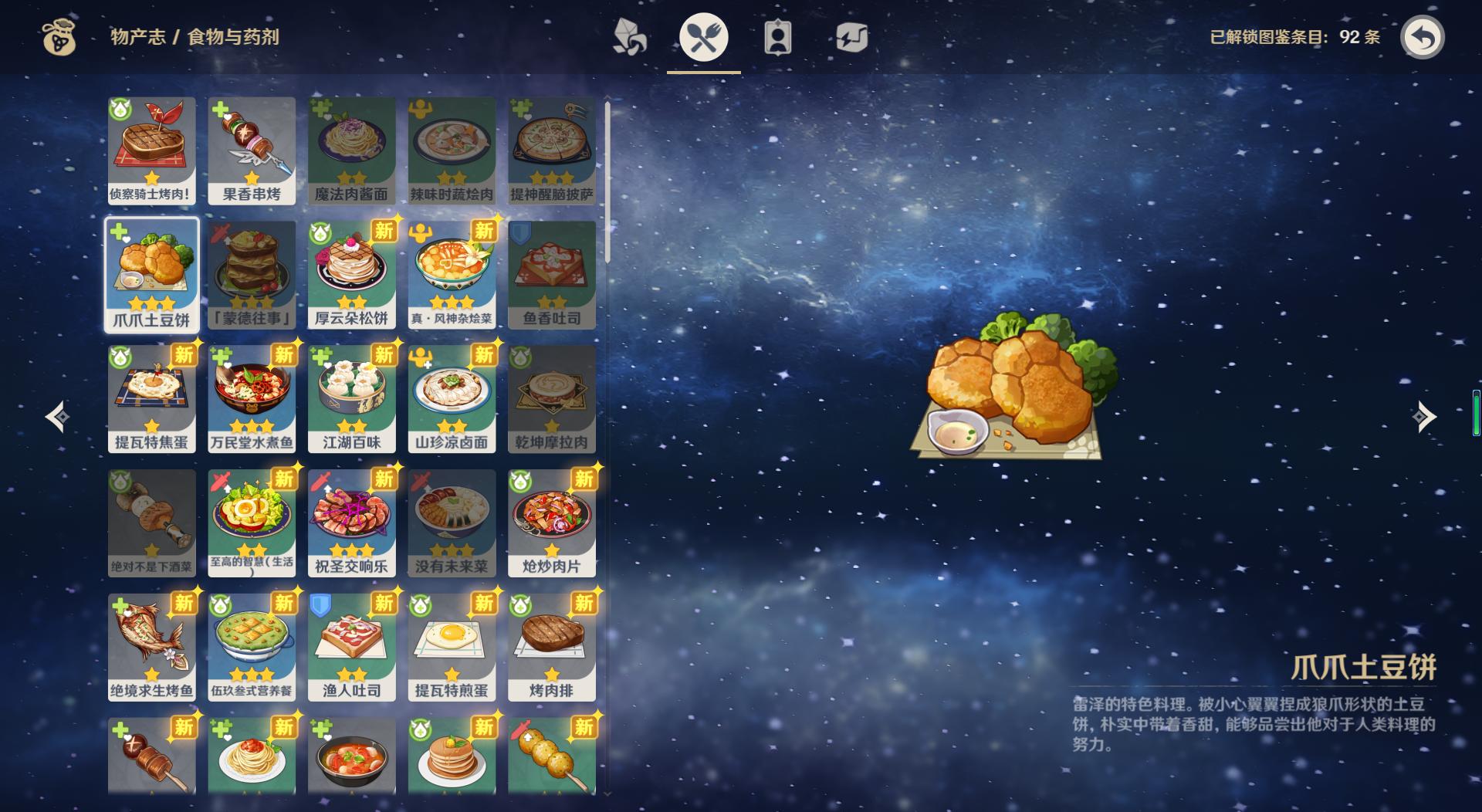Choose the 鱼香吐司 toast dish

point(551,275)
